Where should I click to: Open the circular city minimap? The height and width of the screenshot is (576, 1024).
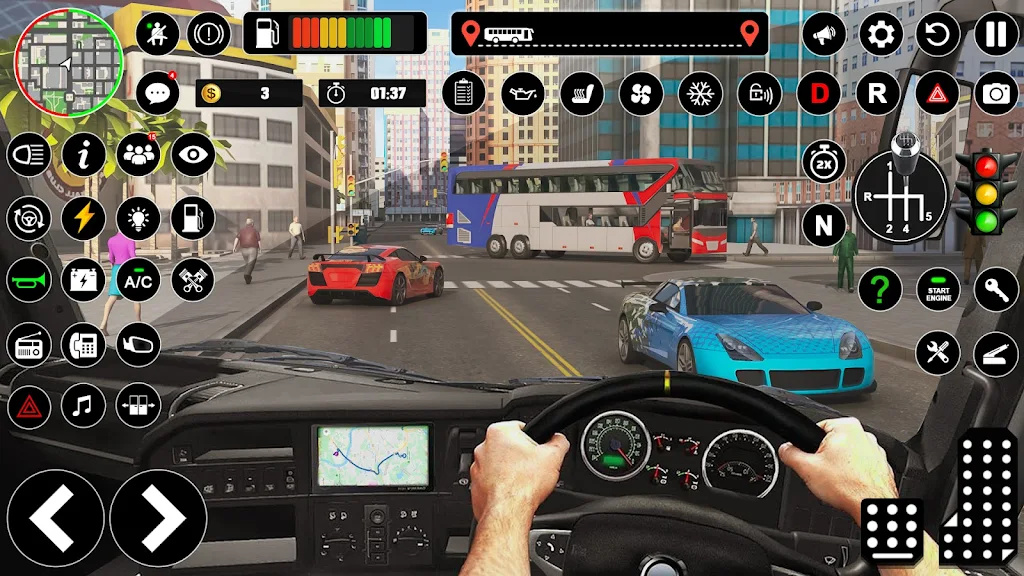[68, 62]
